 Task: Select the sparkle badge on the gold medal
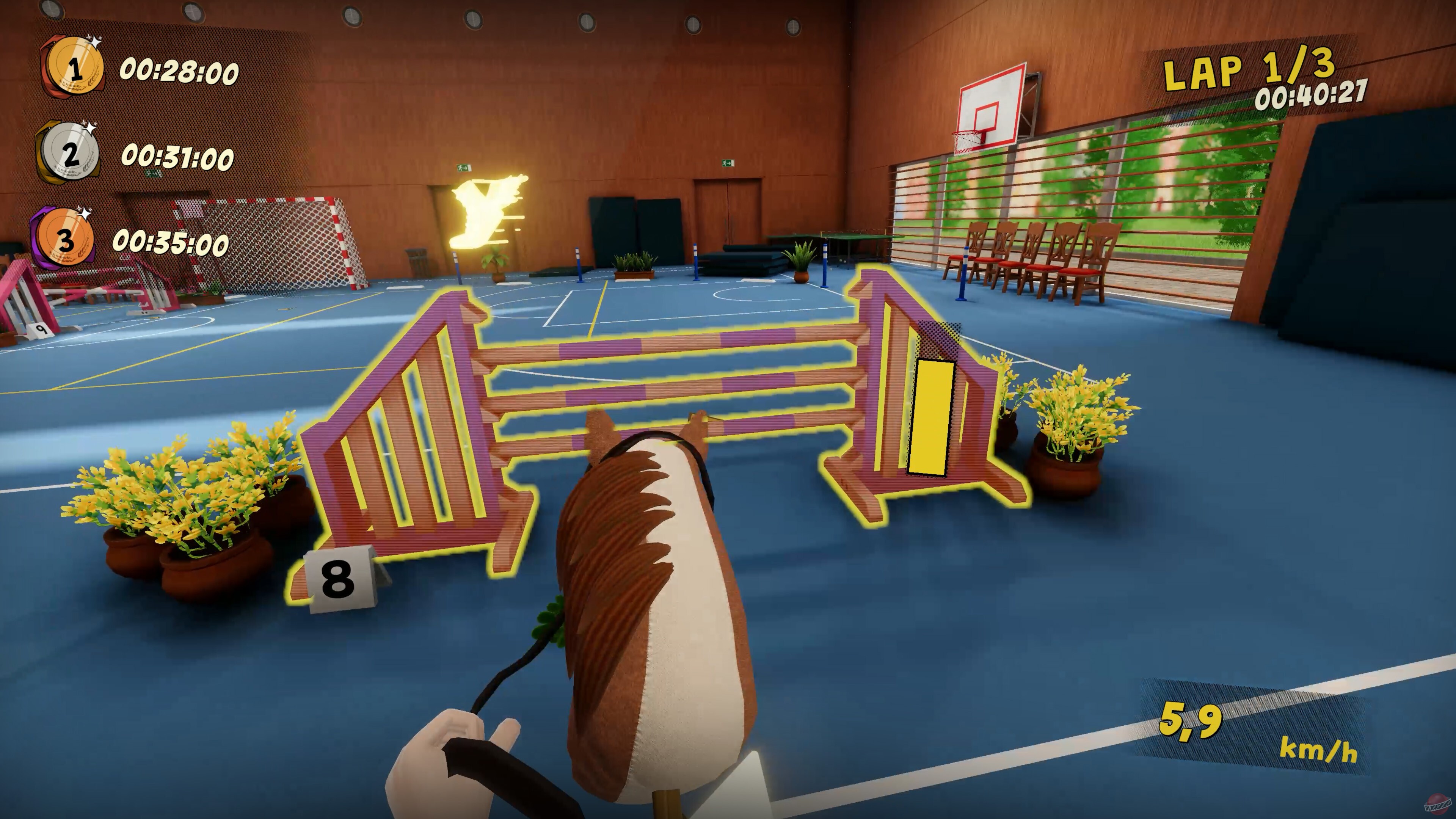95,42
